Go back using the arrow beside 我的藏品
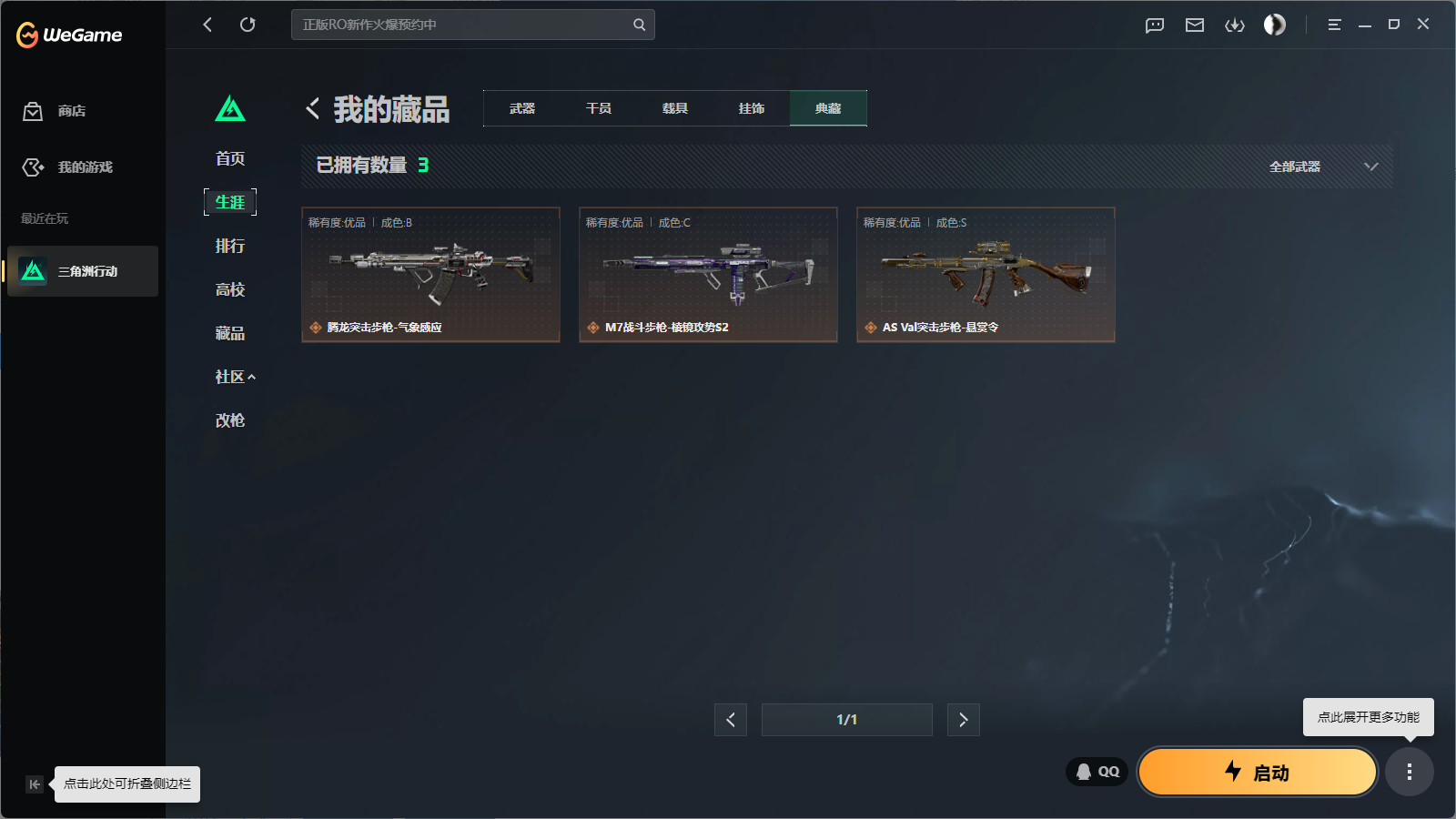Image resolution: width=1456 pixels, height=819 pixels. tap(311, 108)
